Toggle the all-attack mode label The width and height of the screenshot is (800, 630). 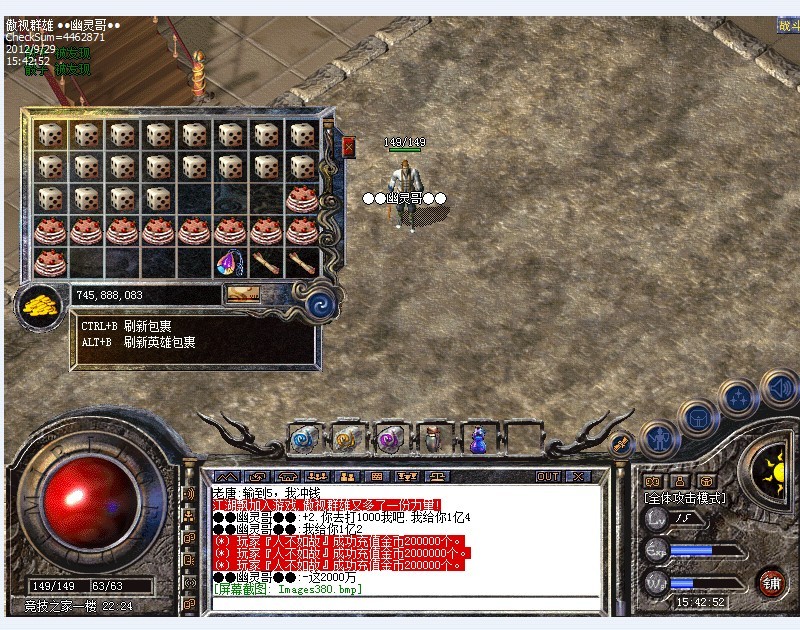[685, 497]
